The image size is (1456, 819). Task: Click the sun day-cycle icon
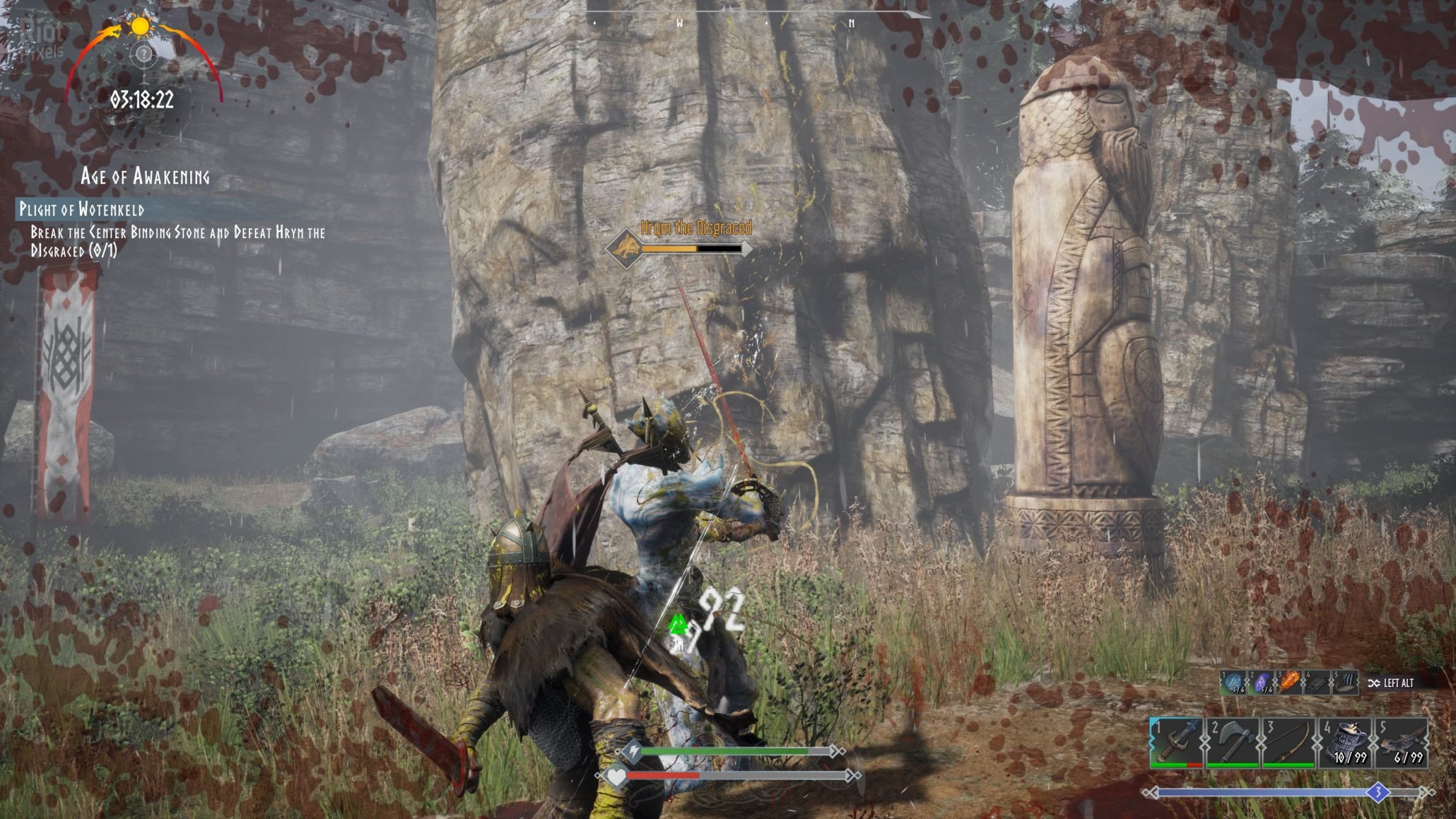pos(140,27)
